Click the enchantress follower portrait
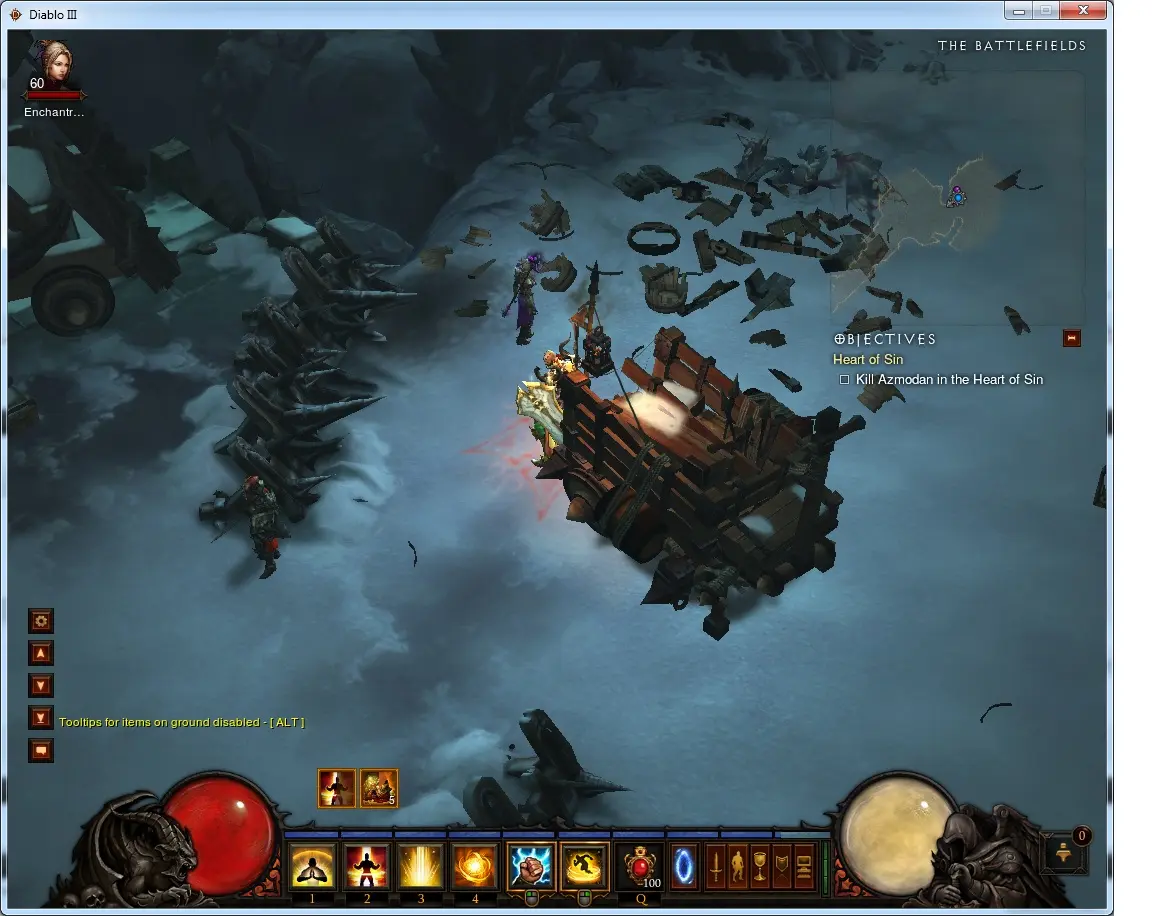 [54, 66]
